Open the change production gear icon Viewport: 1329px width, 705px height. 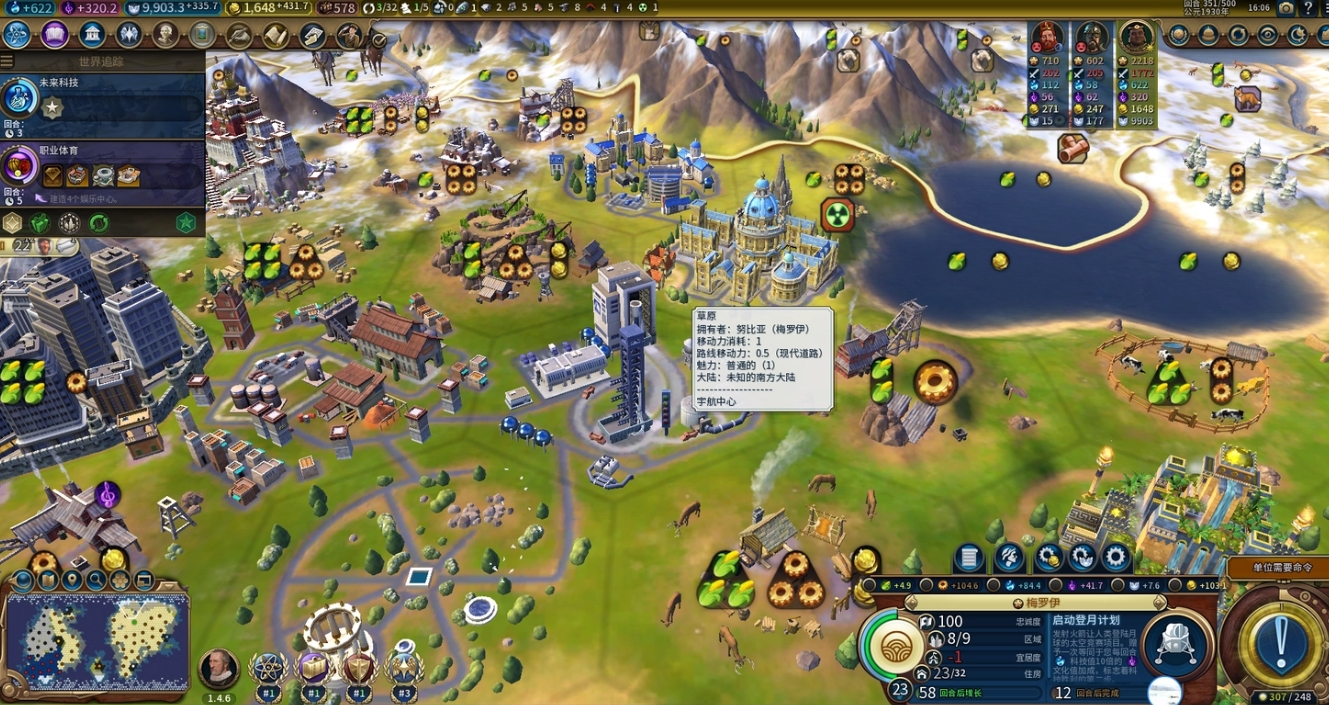tap(1114, 558)
